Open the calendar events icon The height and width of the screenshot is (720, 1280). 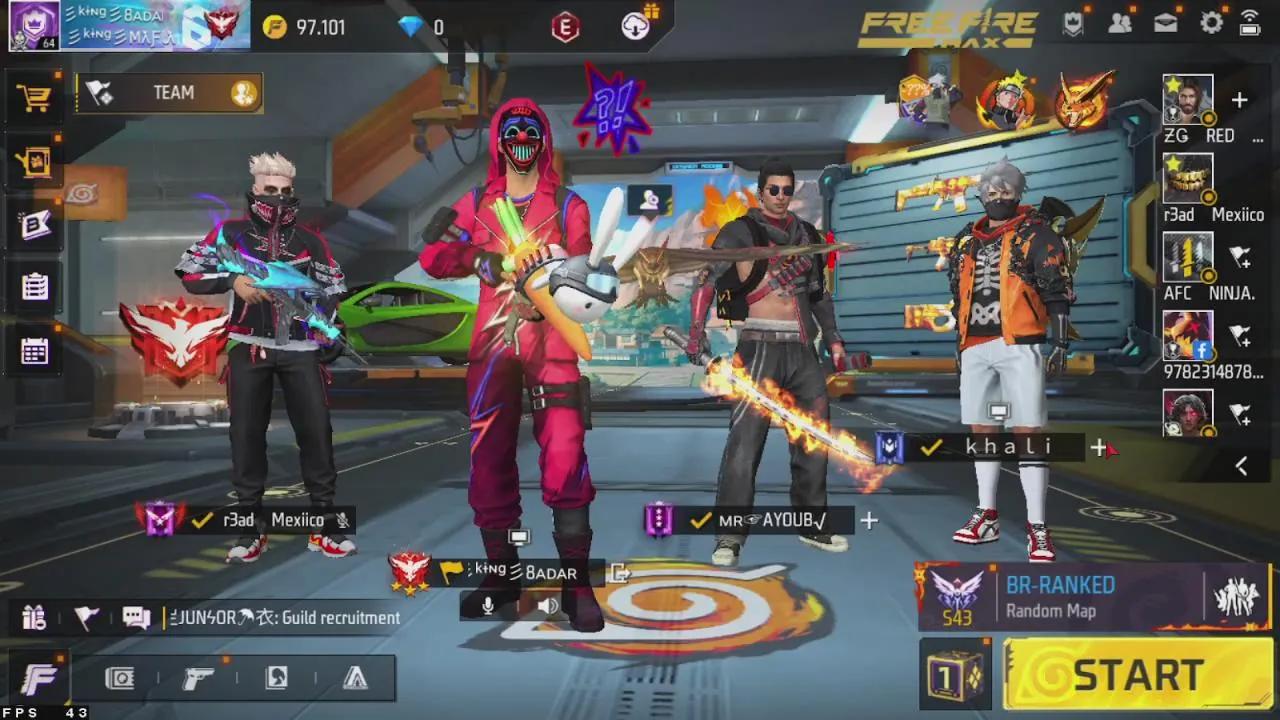35,351
